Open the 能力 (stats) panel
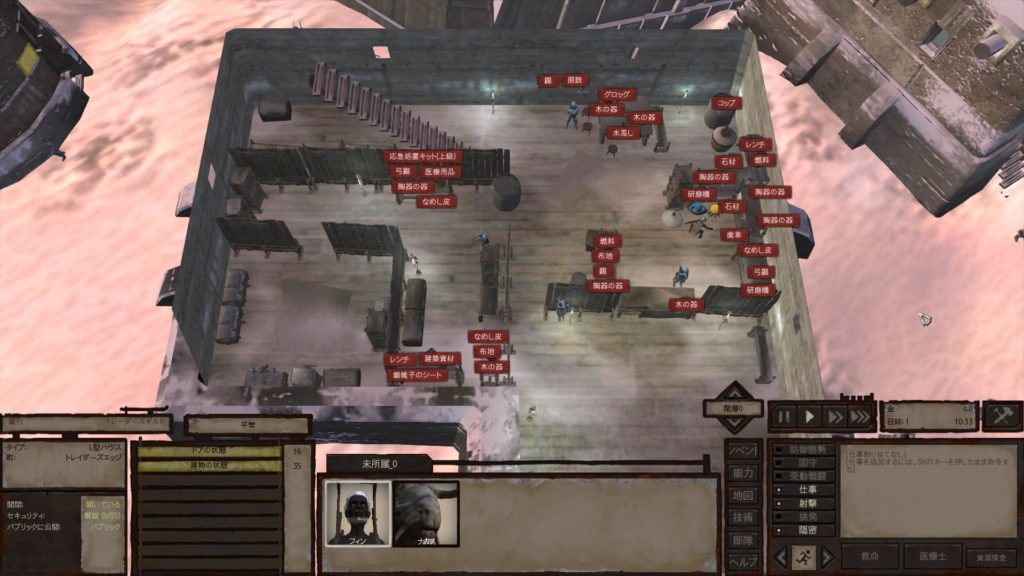Screen dimensions: 1024x576 742,472
